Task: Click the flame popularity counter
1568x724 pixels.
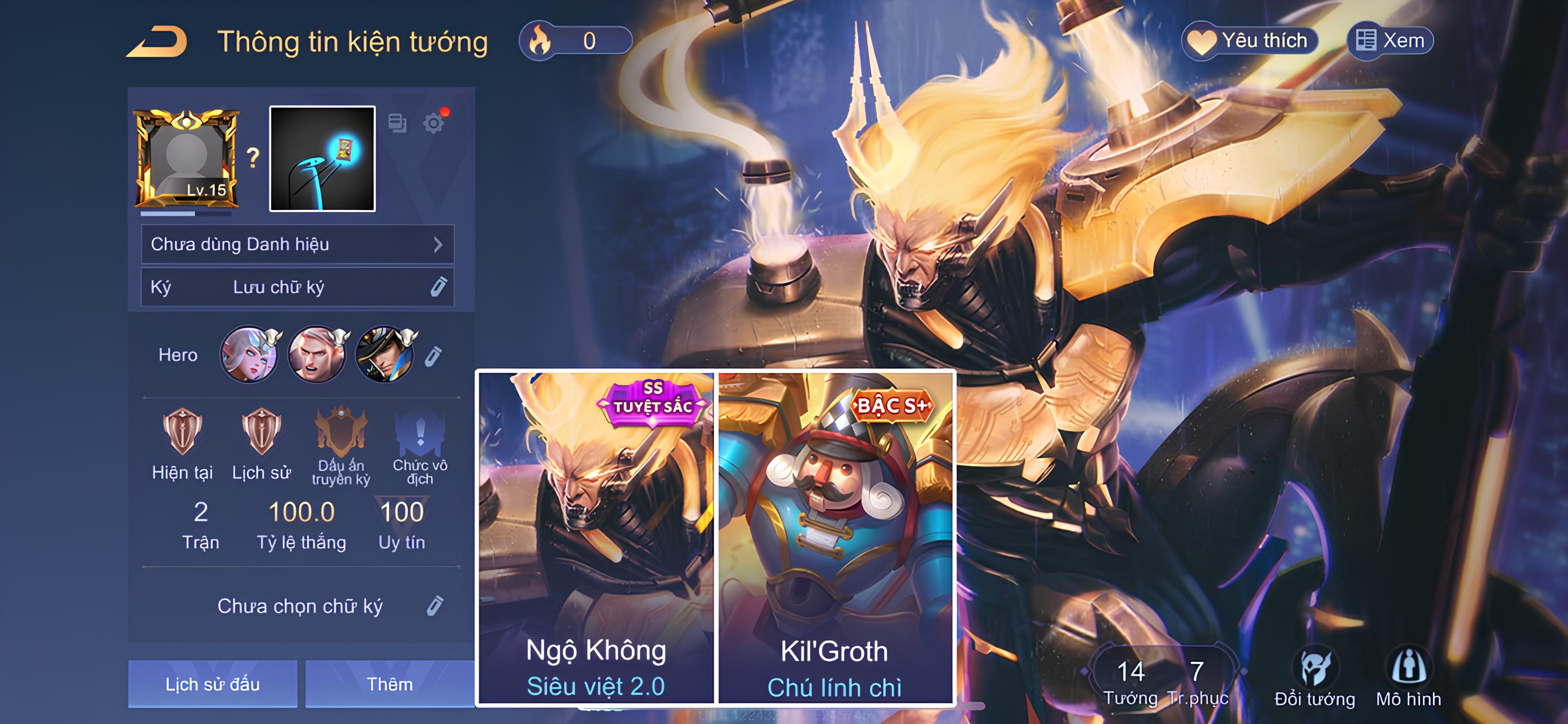Action: (x=574, y=41)
